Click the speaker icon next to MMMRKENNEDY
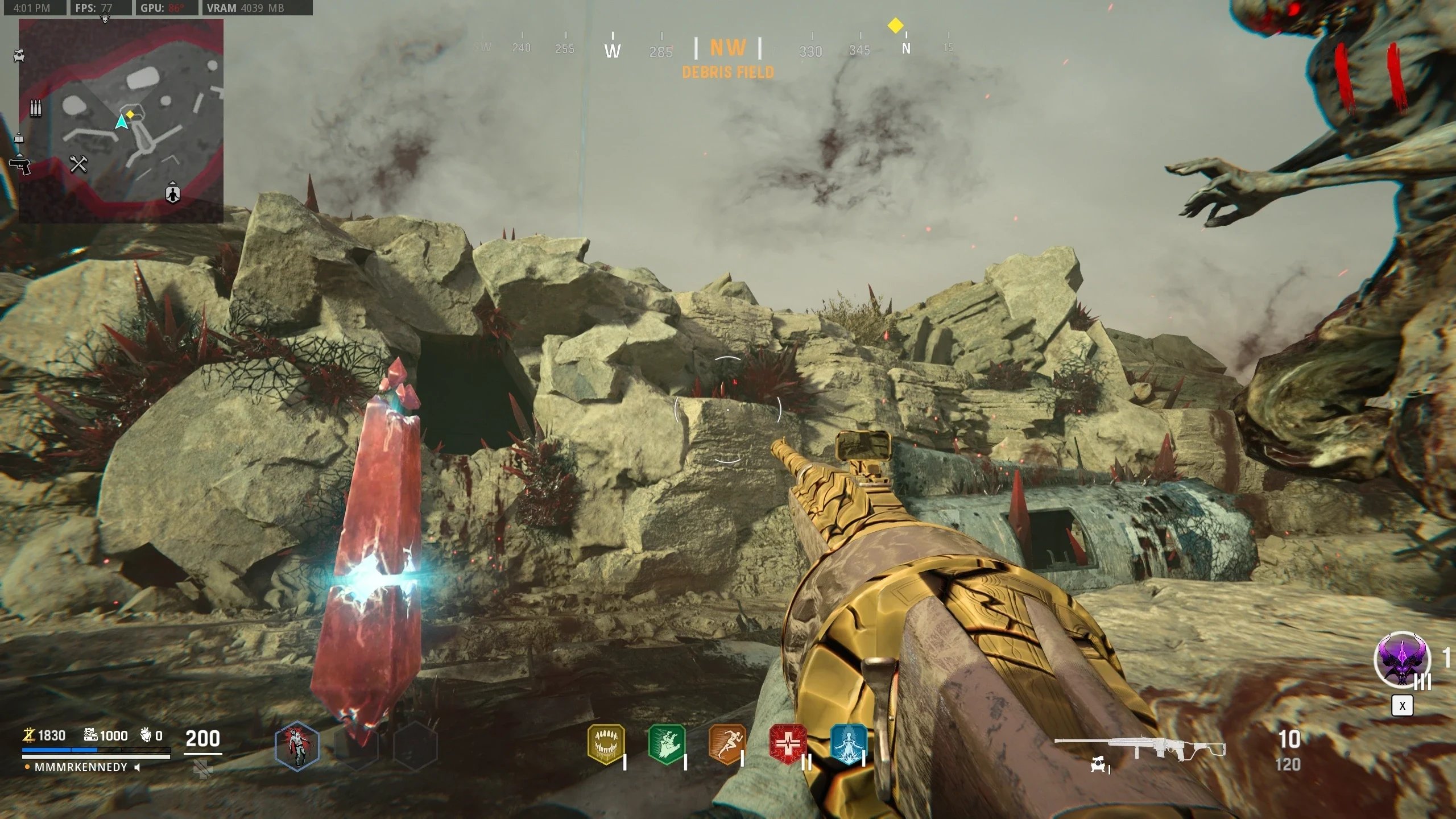The height and width of the screenshot is (819, 1456). (x=137, y=767)
